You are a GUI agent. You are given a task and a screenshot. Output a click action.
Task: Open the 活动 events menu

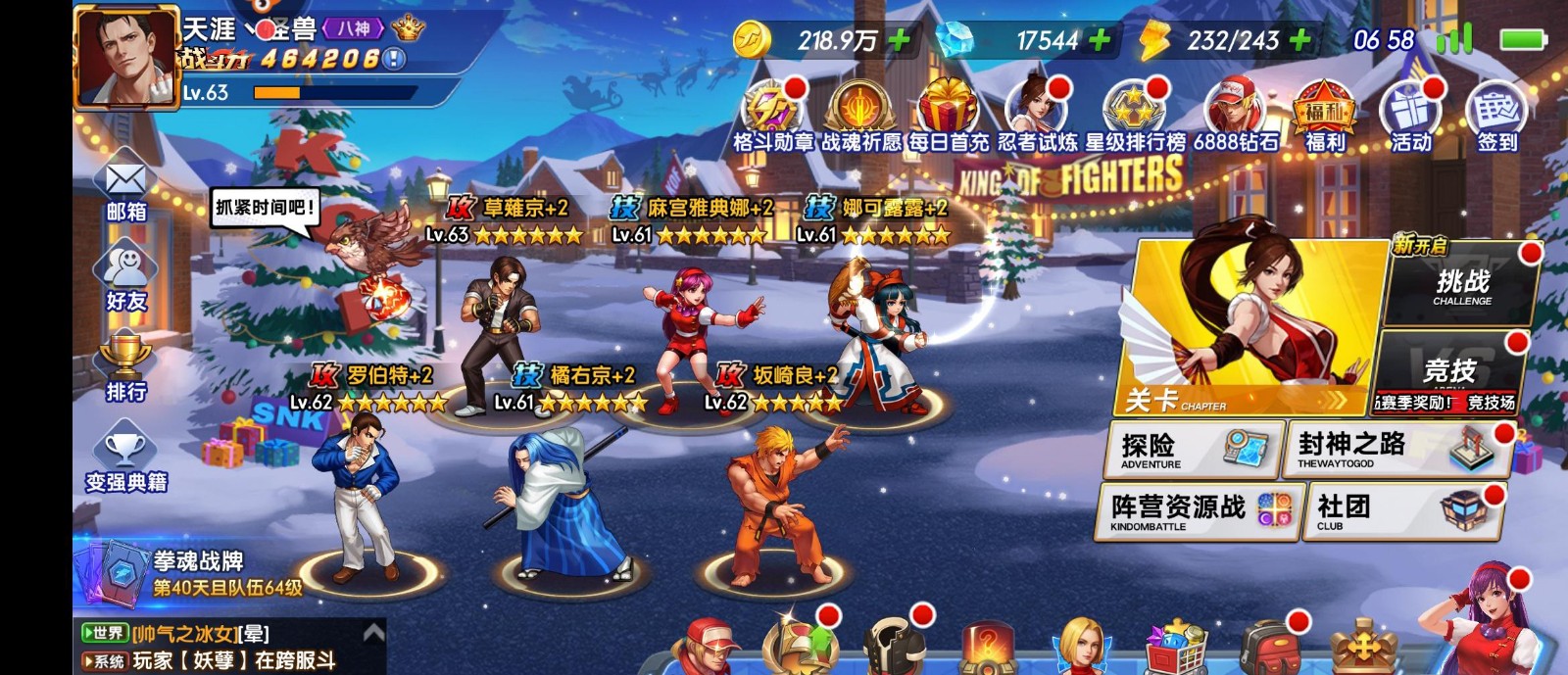tap(1411, 116)
